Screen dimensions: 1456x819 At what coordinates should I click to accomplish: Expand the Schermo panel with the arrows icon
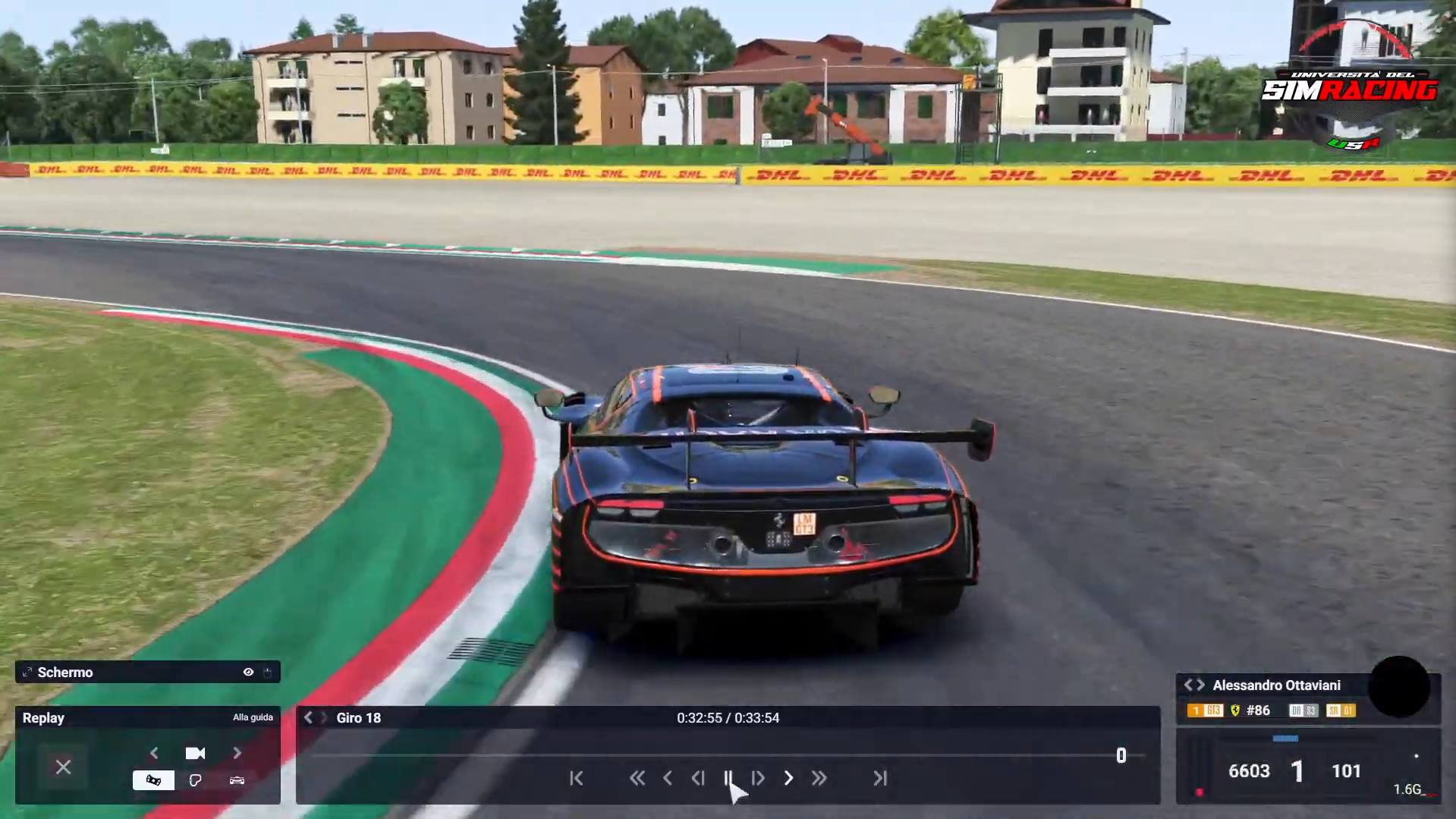(x=27, y=673)
